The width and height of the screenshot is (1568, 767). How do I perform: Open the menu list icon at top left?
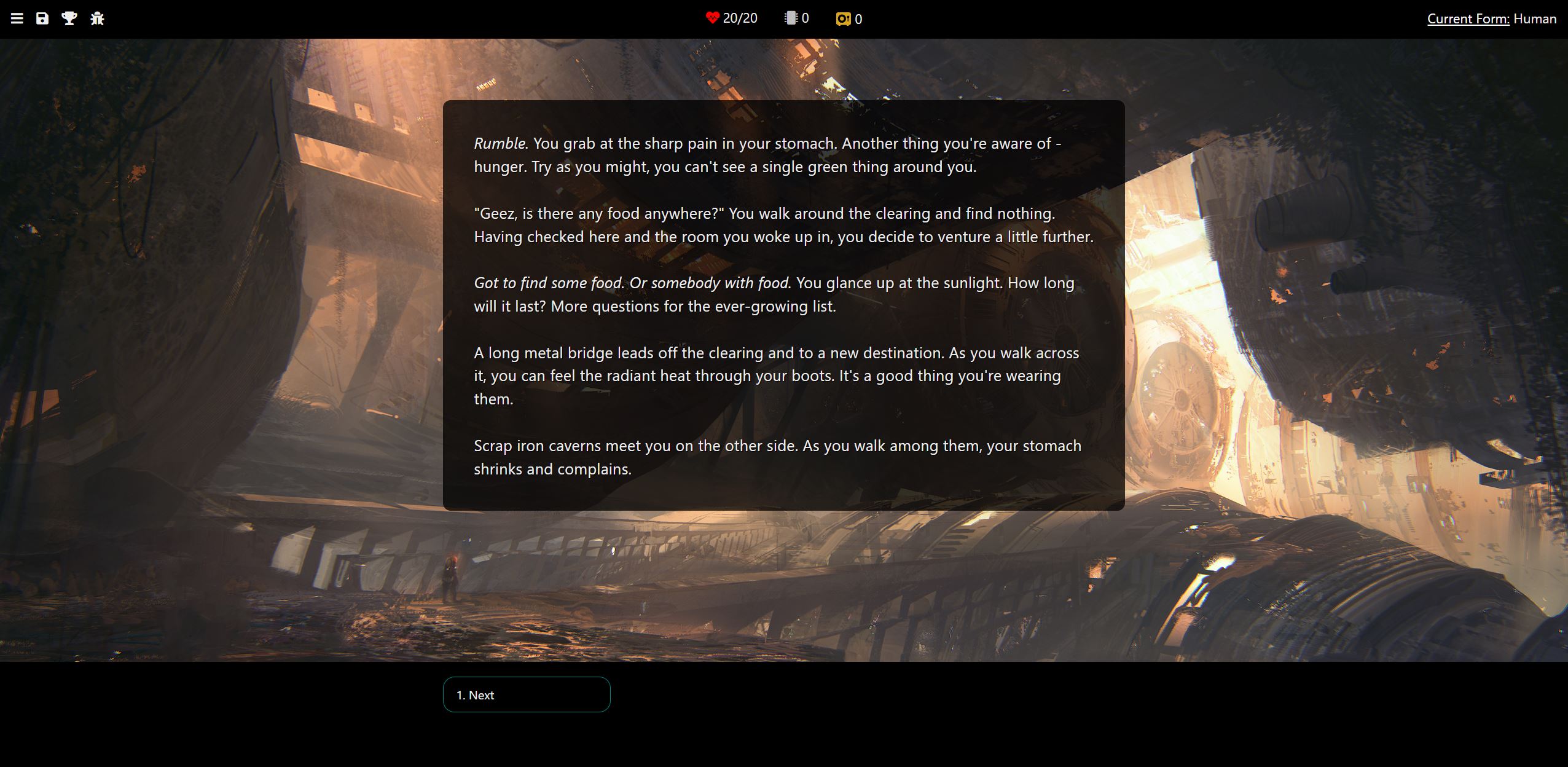click(17, 18)
